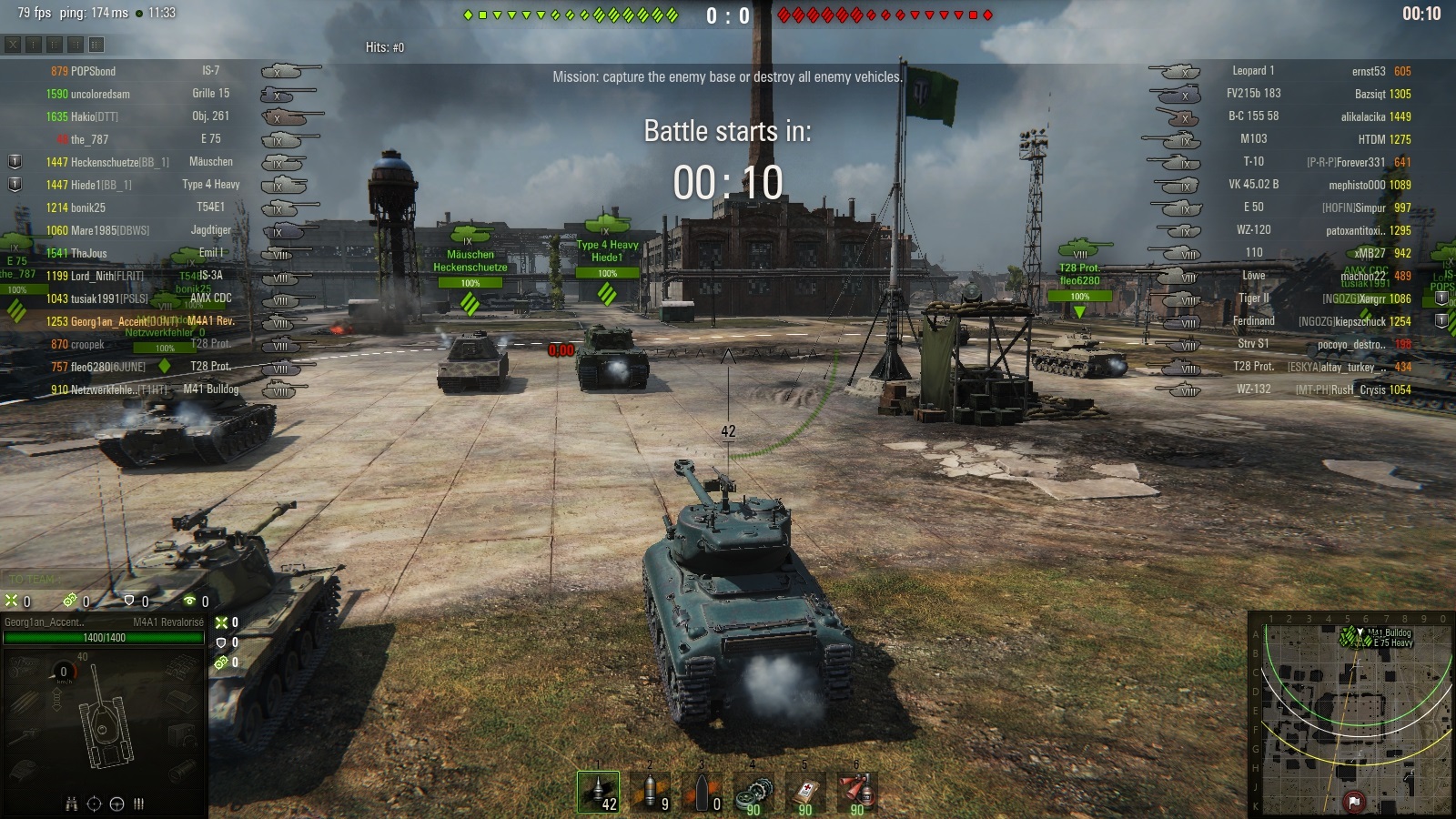Select player POPSbond in the team list
Screen dimensions: 1456x819
(93, 71)
